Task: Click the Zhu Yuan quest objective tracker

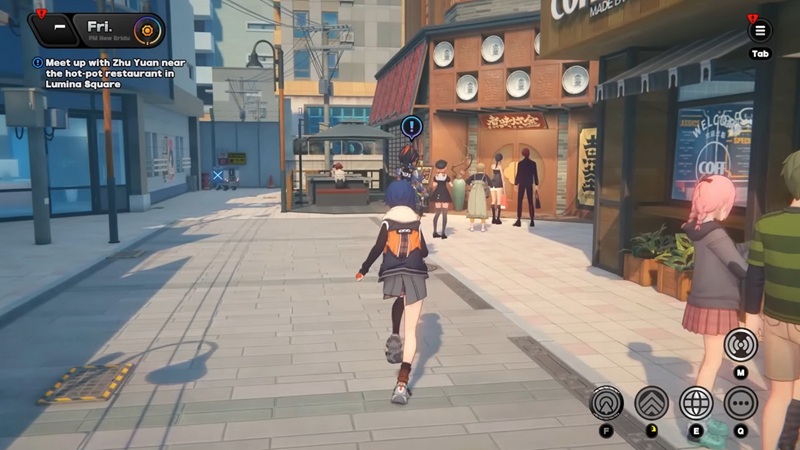Action: coord(104,73)
